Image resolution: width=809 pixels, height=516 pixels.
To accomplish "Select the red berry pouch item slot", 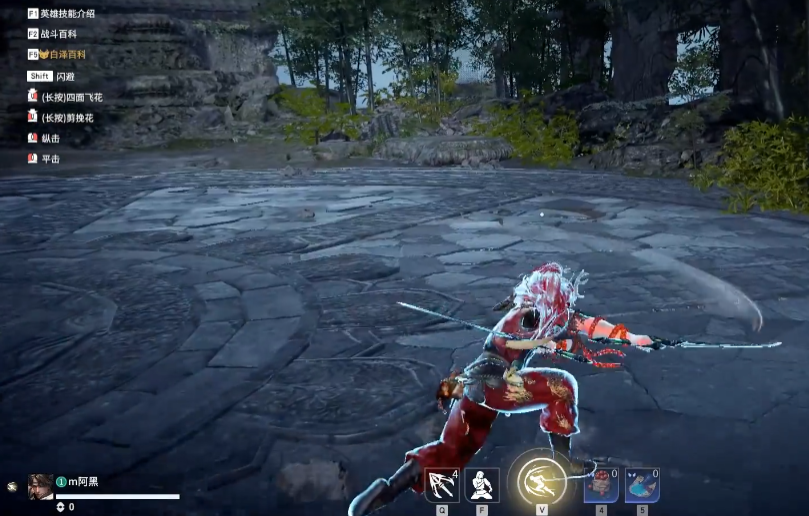I will [x=601, y=485].
